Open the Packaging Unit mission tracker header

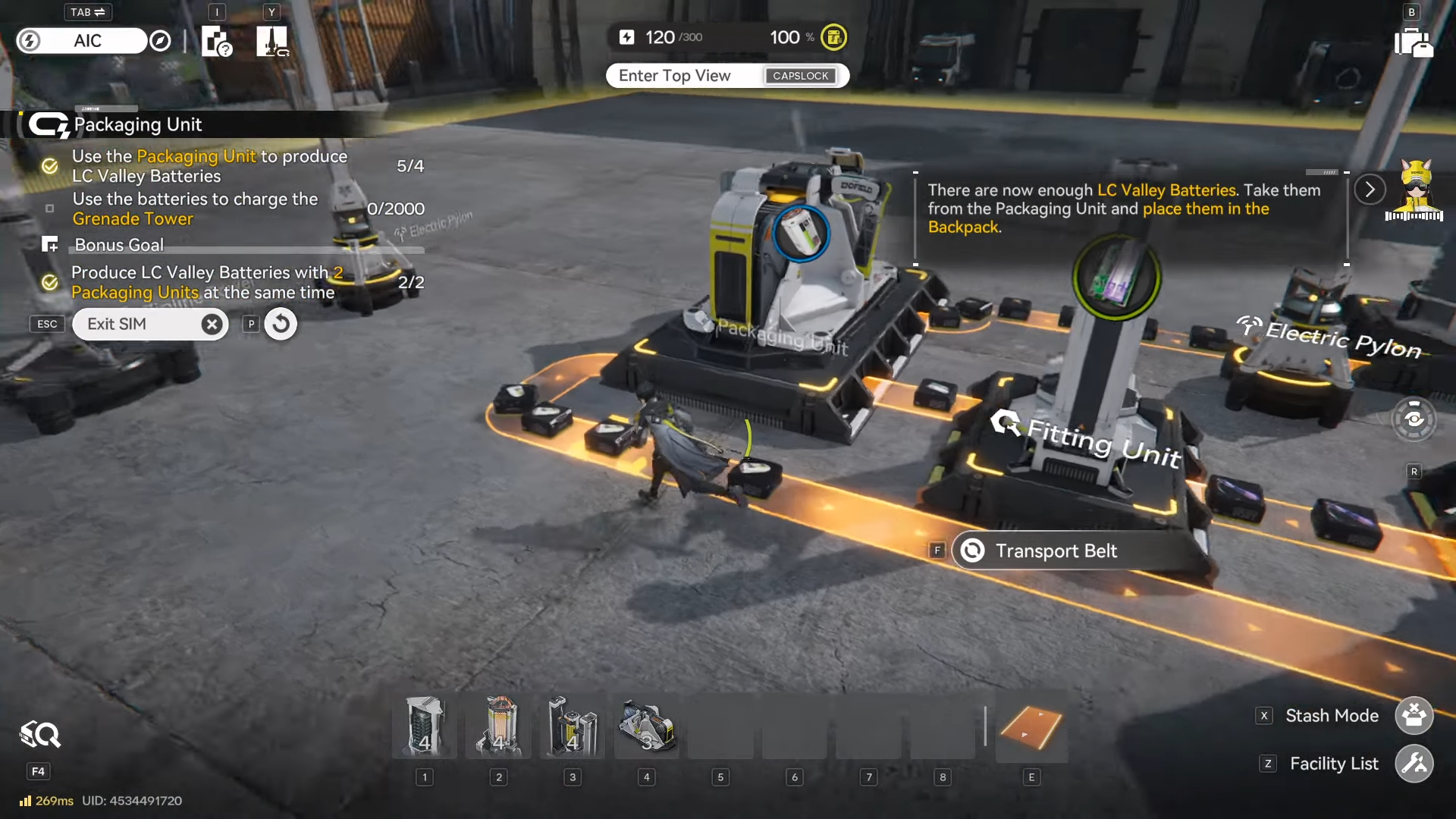coord(136,125)
